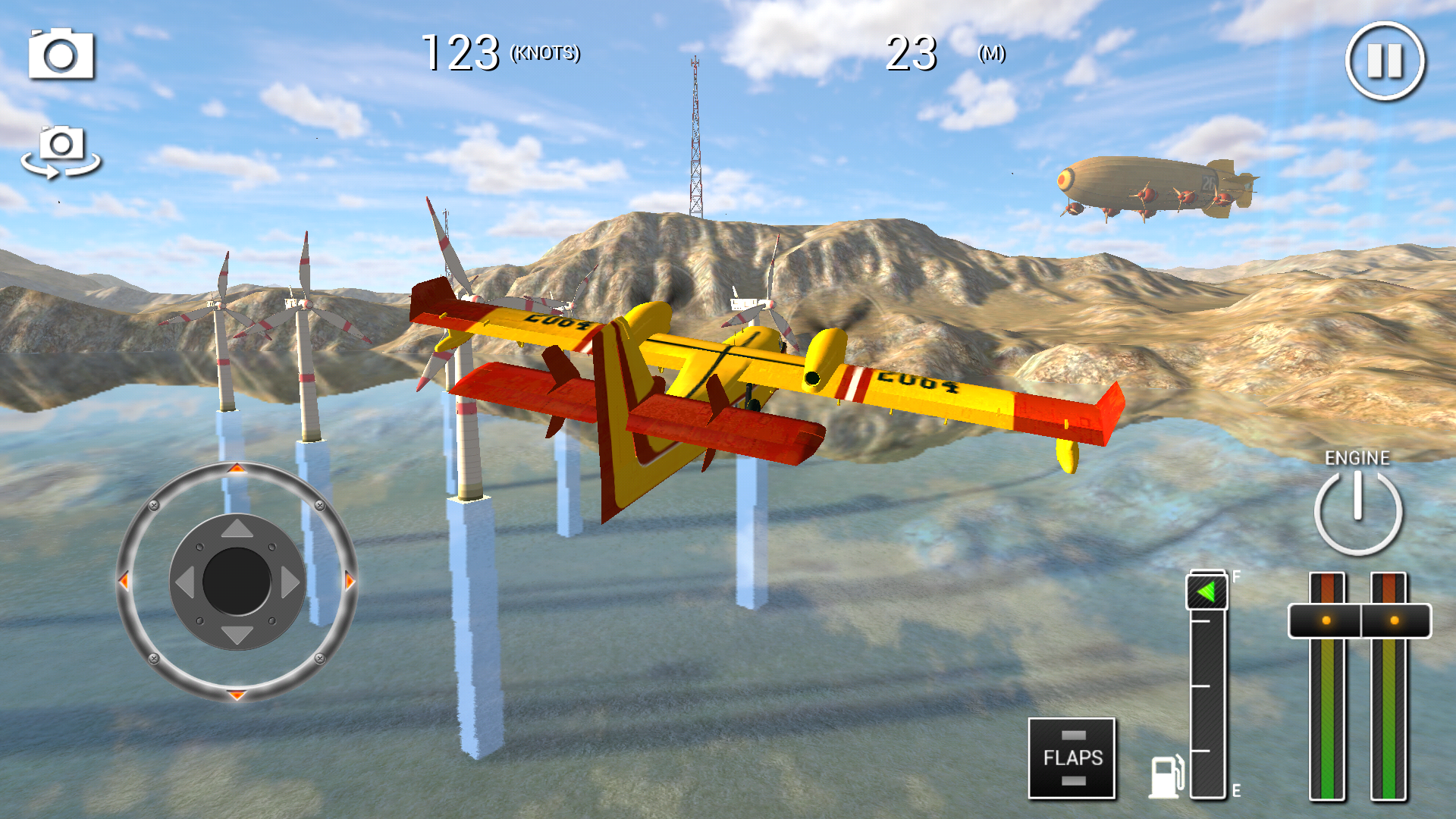1456x819 pixels.
Task: Toggle the ENGINE power button
Action: coord(1357,511)
